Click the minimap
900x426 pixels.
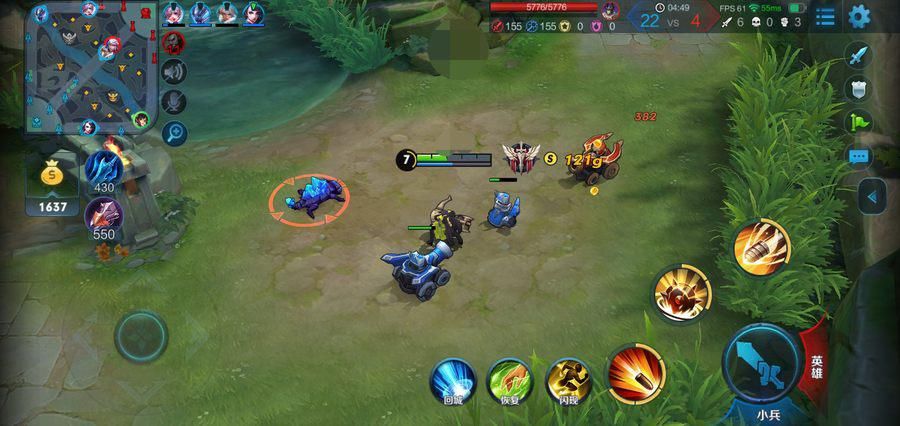[x=91, y=69]
